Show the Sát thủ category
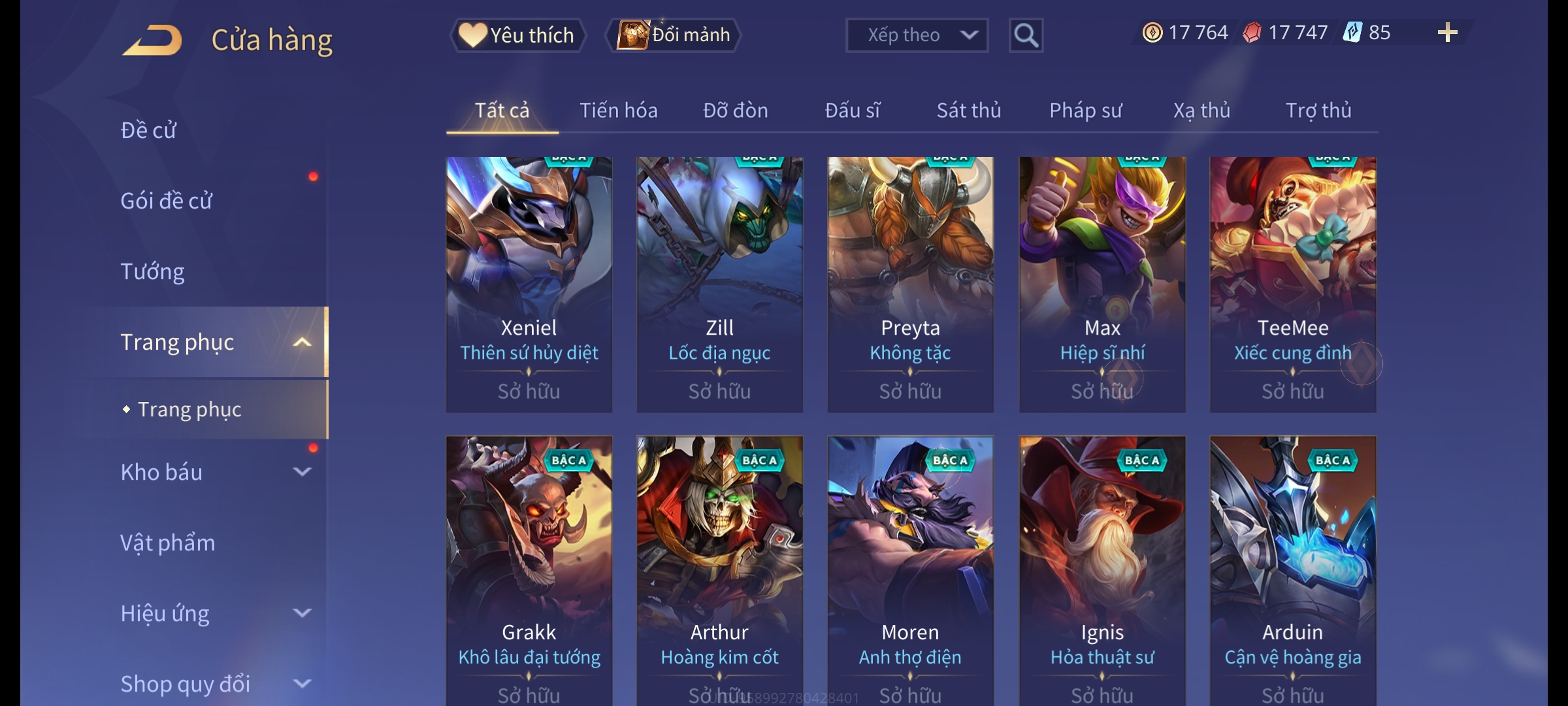This screenshot has width=1568, height=706. 968,110
